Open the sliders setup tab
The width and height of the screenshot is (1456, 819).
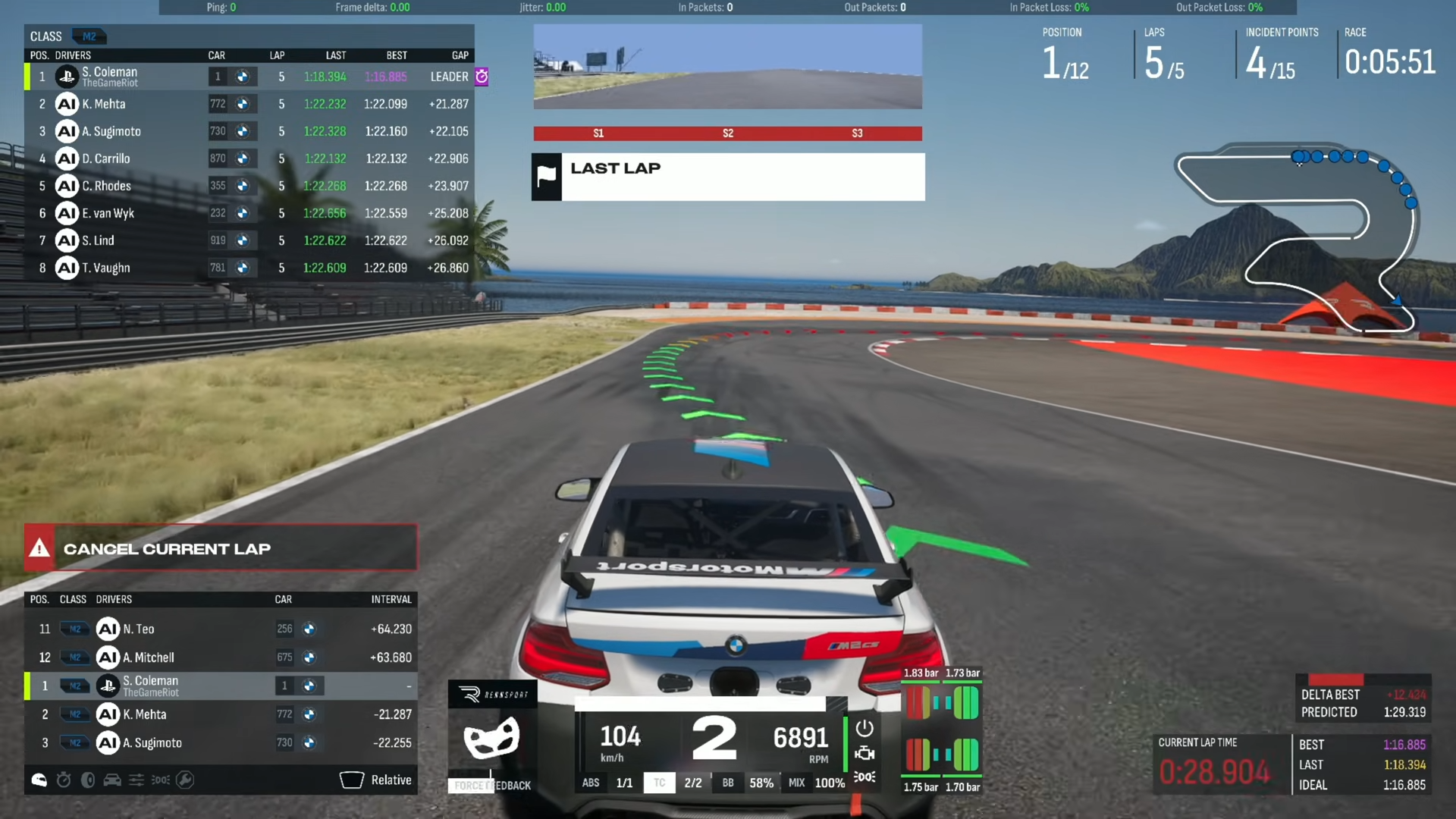pyautogui.click(x=136, y=780)
